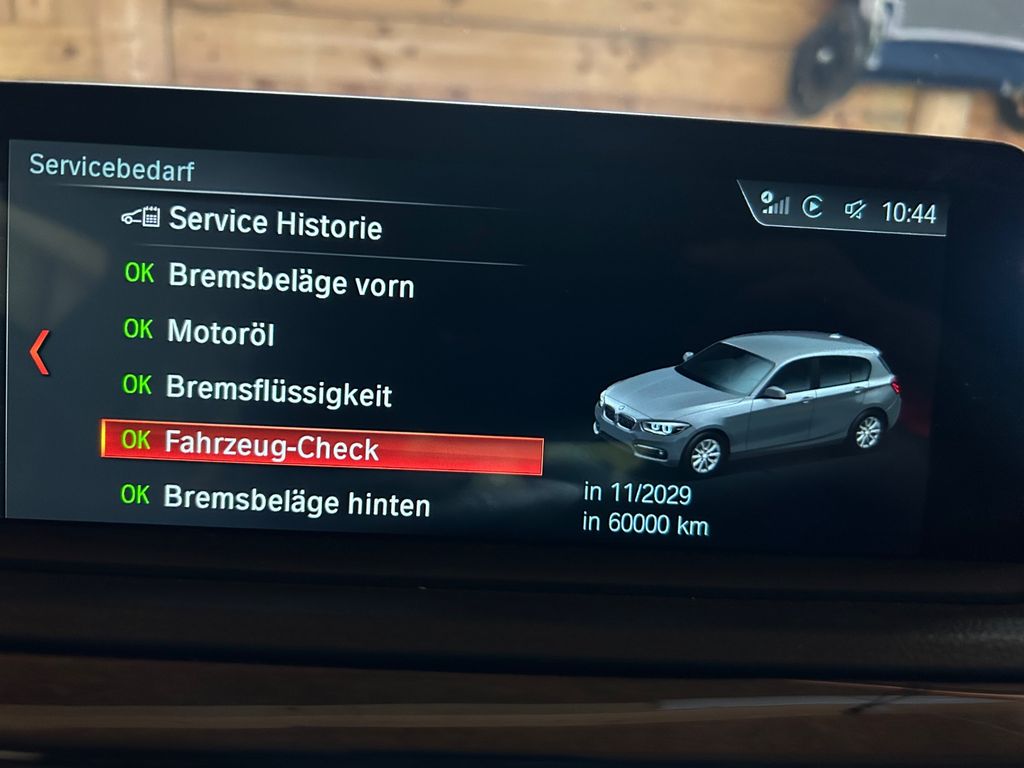Show Bremsbeläge hinten service status
The width and height of the screenshot is (1024, 768).
pyautogui.click(x=296, y=500)
